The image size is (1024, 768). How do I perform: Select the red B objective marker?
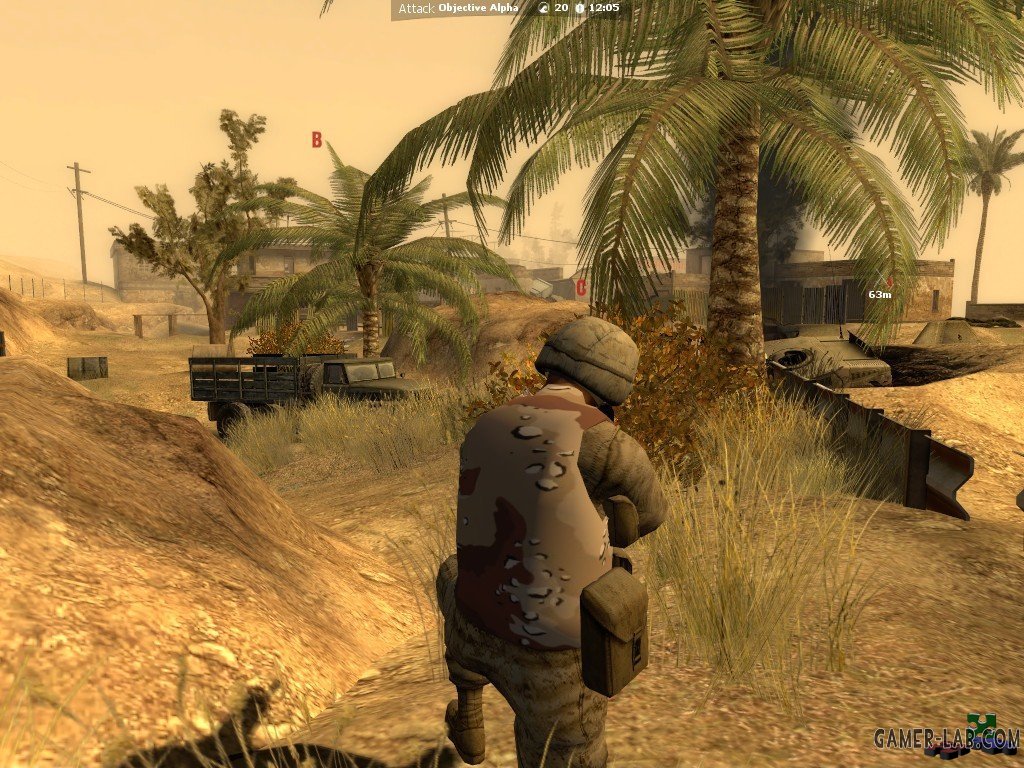click(x=317, y=140)
